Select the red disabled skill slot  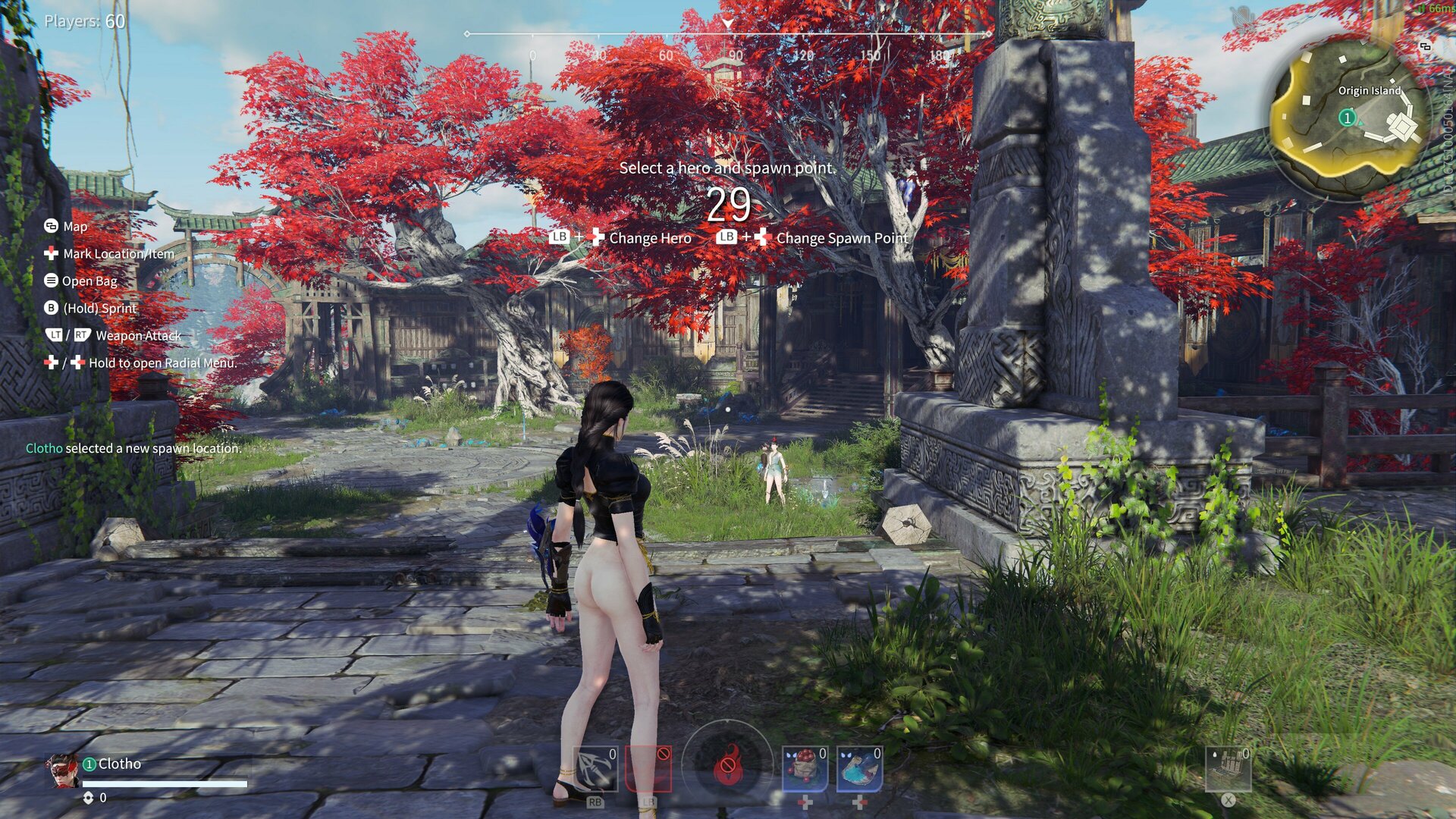click(648, 768)
